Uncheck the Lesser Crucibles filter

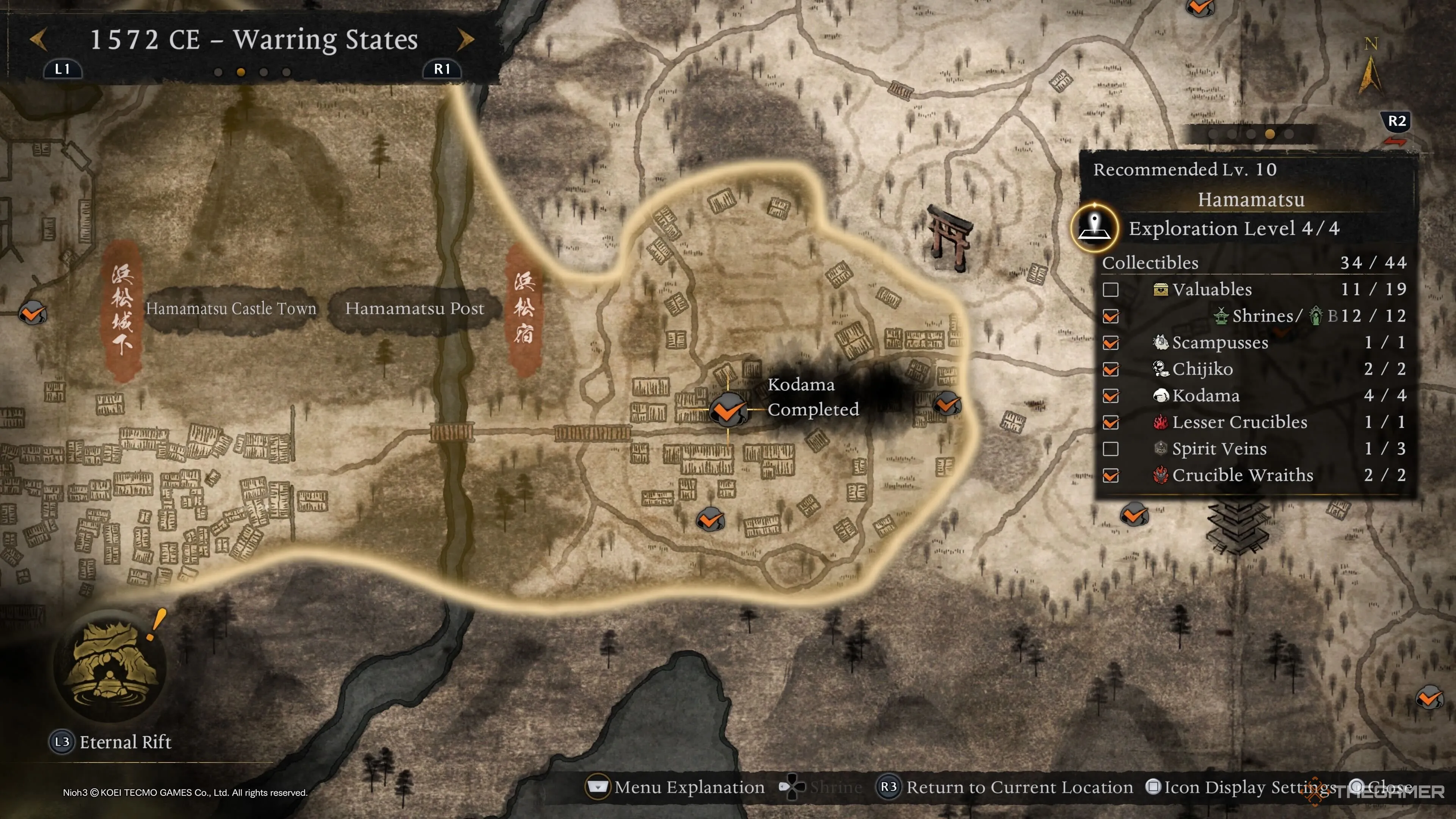1111,423
